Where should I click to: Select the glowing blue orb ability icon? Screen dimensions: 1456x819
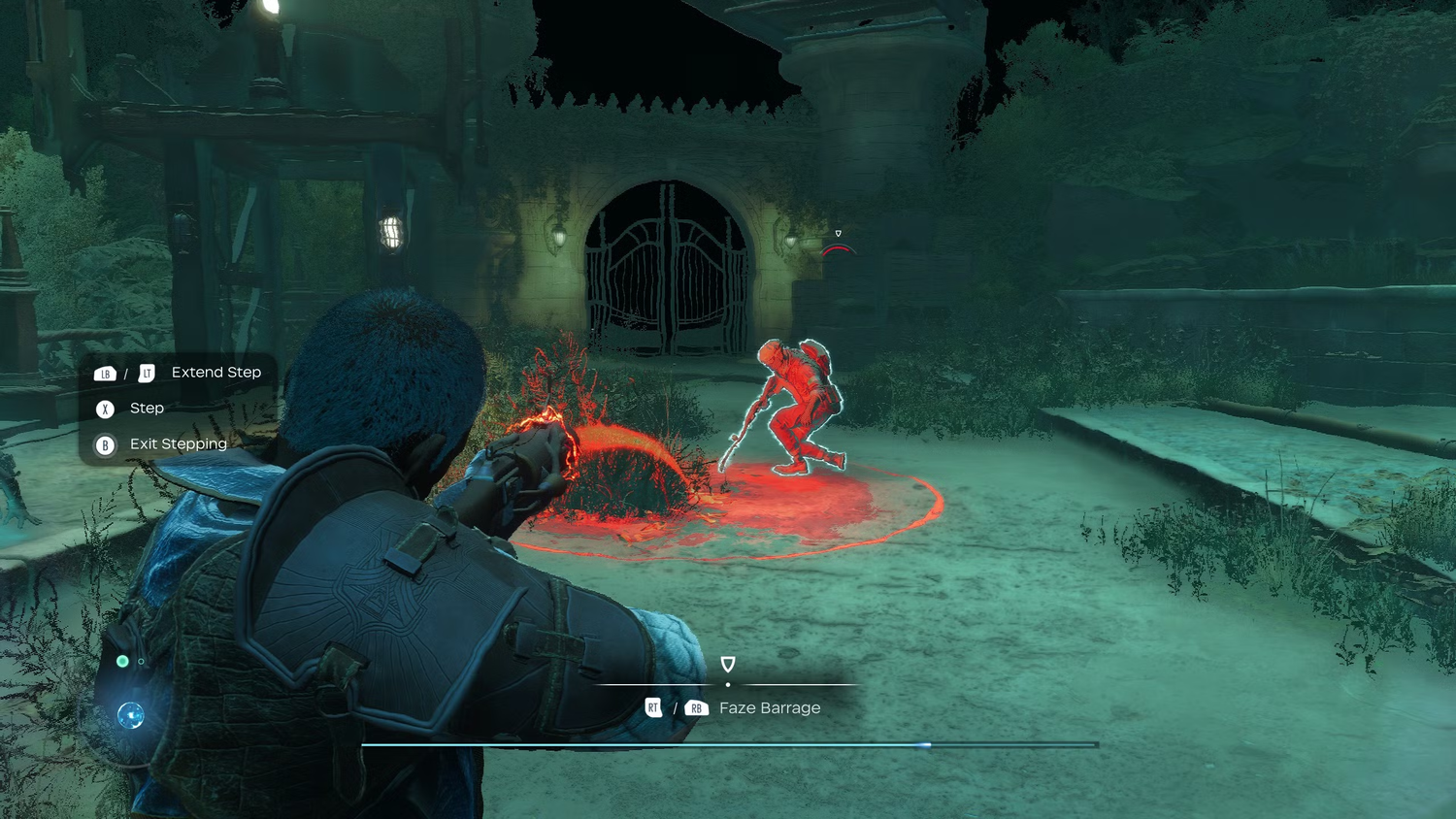[x=131, y=715]
